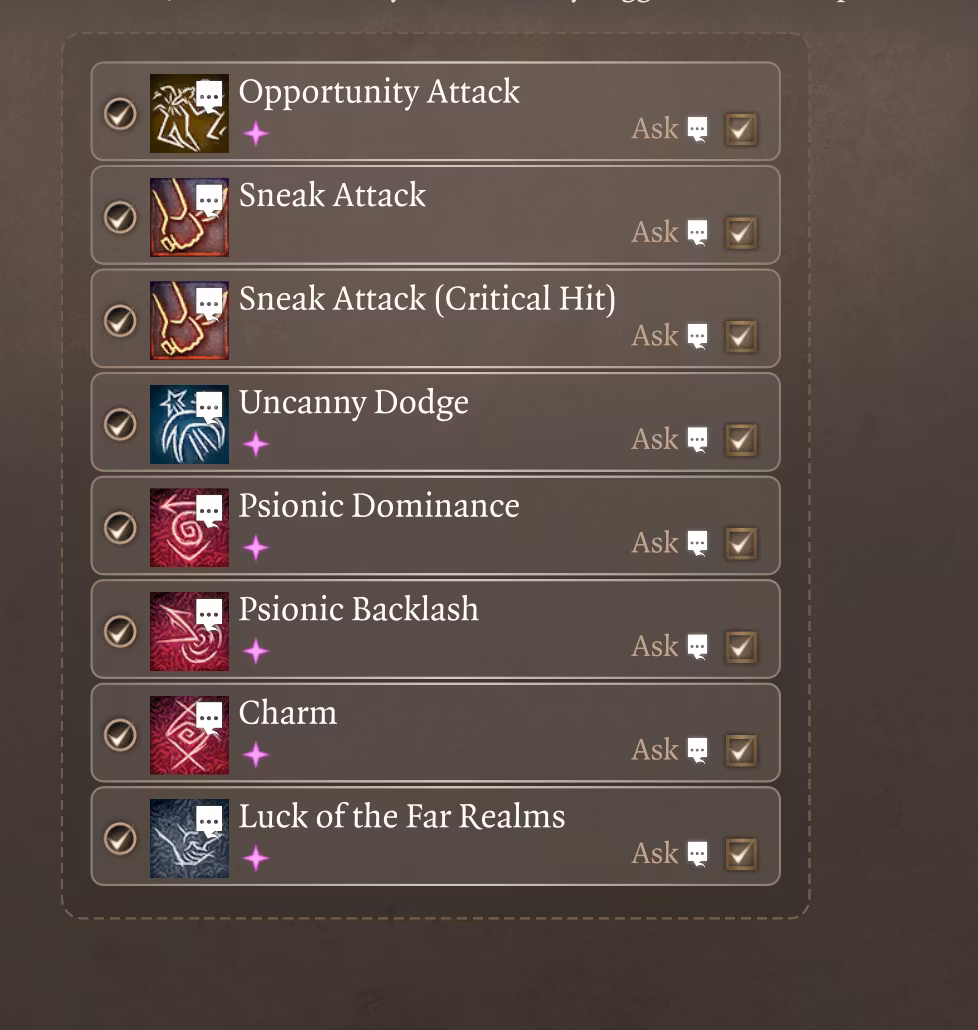Toggle the Ask checkbox for Opportunity Attack
The height and width of the screenshot is (1030, 978).
(740, 129)
